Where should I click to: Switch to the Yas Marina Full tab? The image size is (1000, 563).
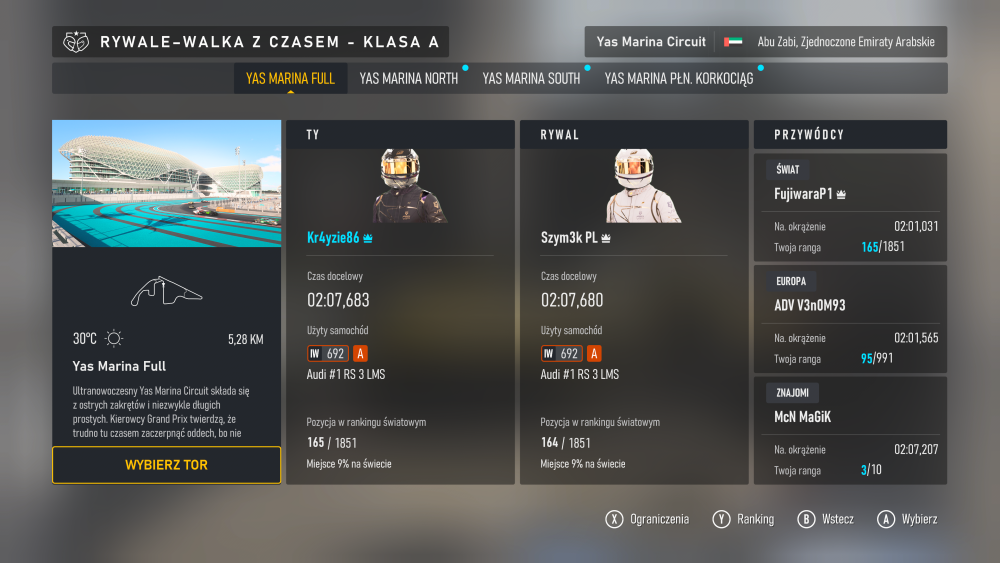click(290, 78)
